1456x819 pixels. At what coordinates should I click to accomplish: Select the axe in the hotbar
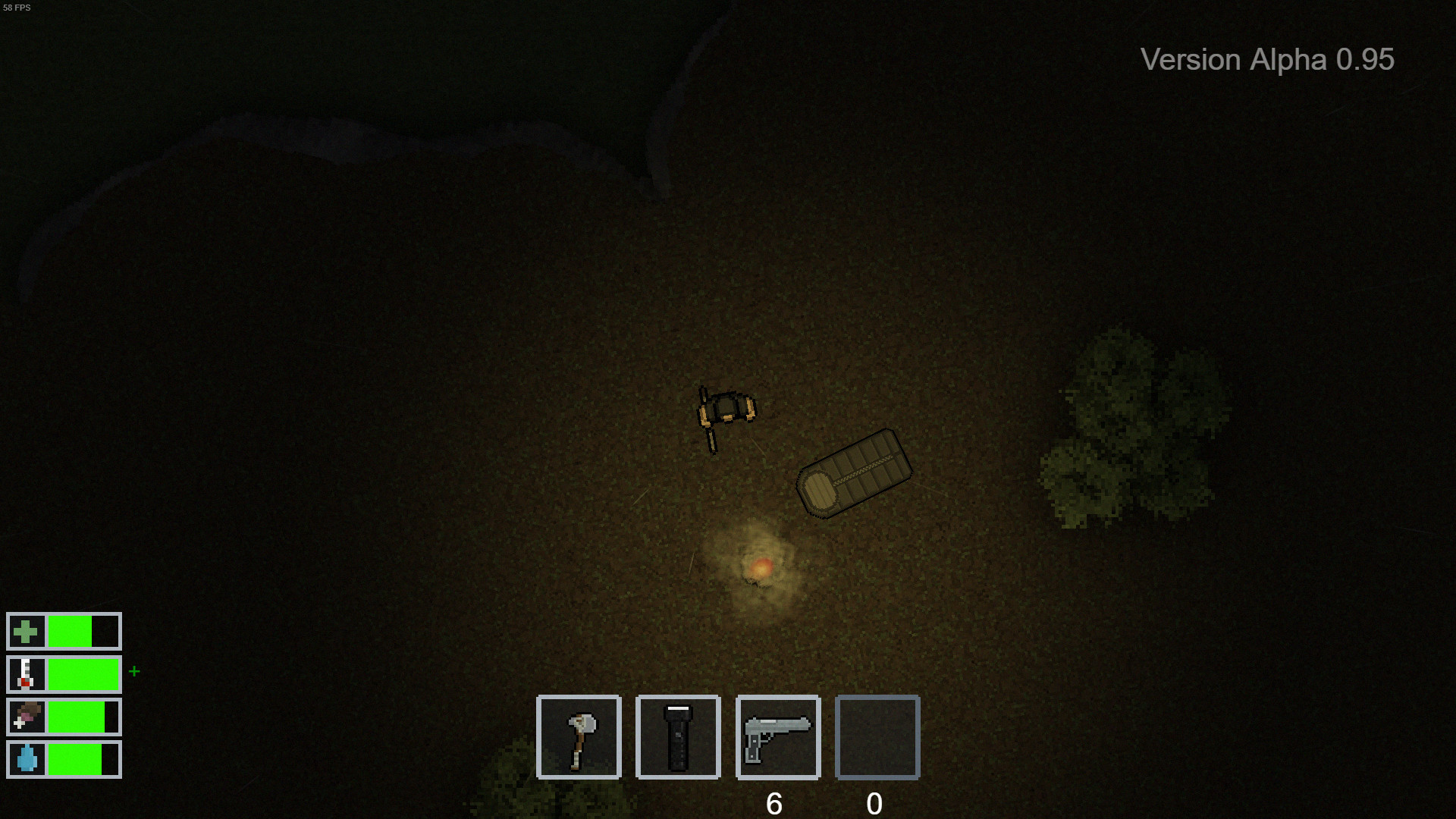click(578, 736)
